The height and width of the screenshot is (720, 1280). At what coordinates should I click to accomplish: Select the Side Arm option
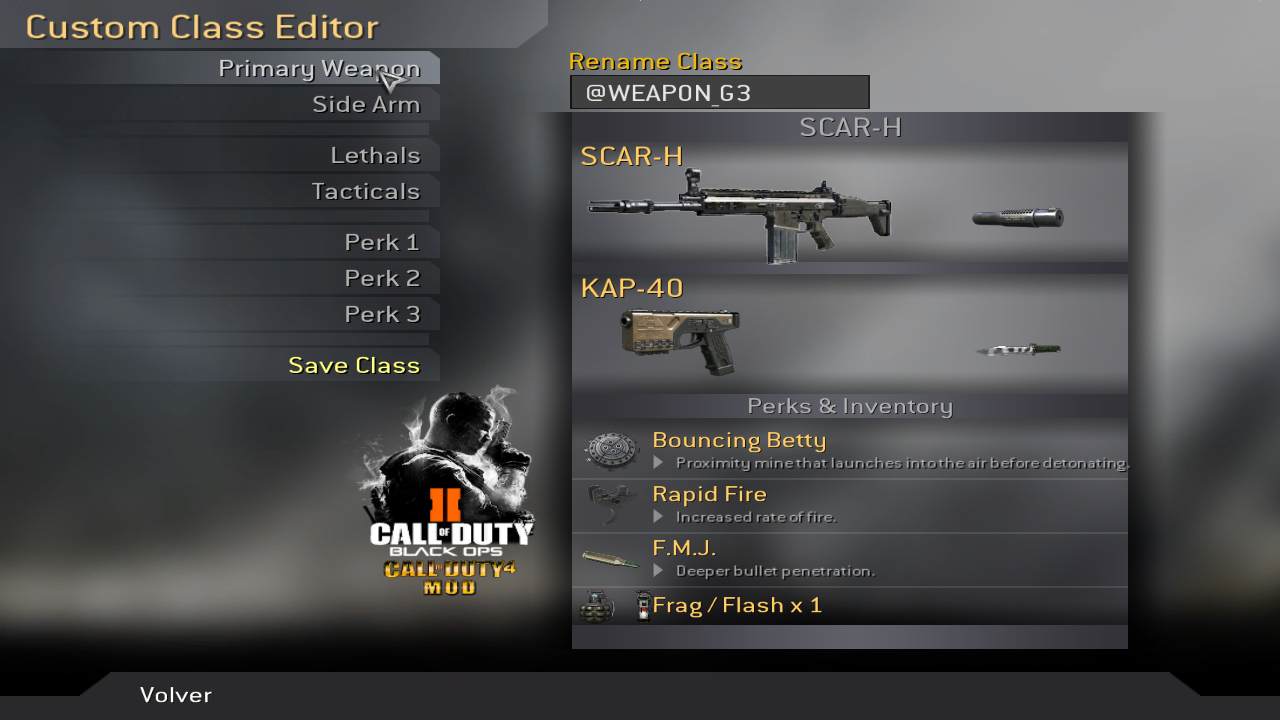pyautogui.click(x=365, y=105)
